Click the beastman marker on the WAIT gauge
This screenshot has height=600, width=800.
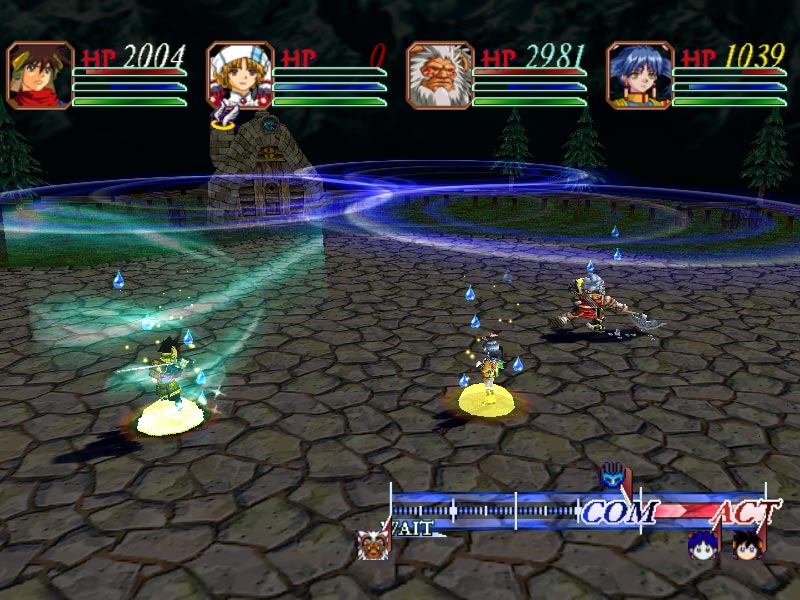coord(374,545)
